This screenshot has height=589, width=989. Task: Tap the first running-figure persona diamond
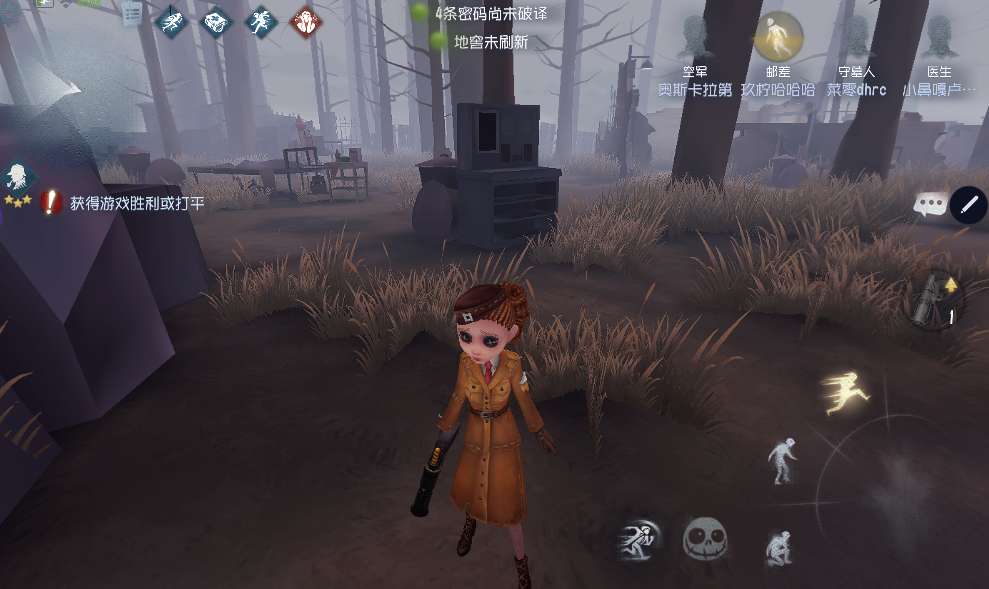point(172,21)
